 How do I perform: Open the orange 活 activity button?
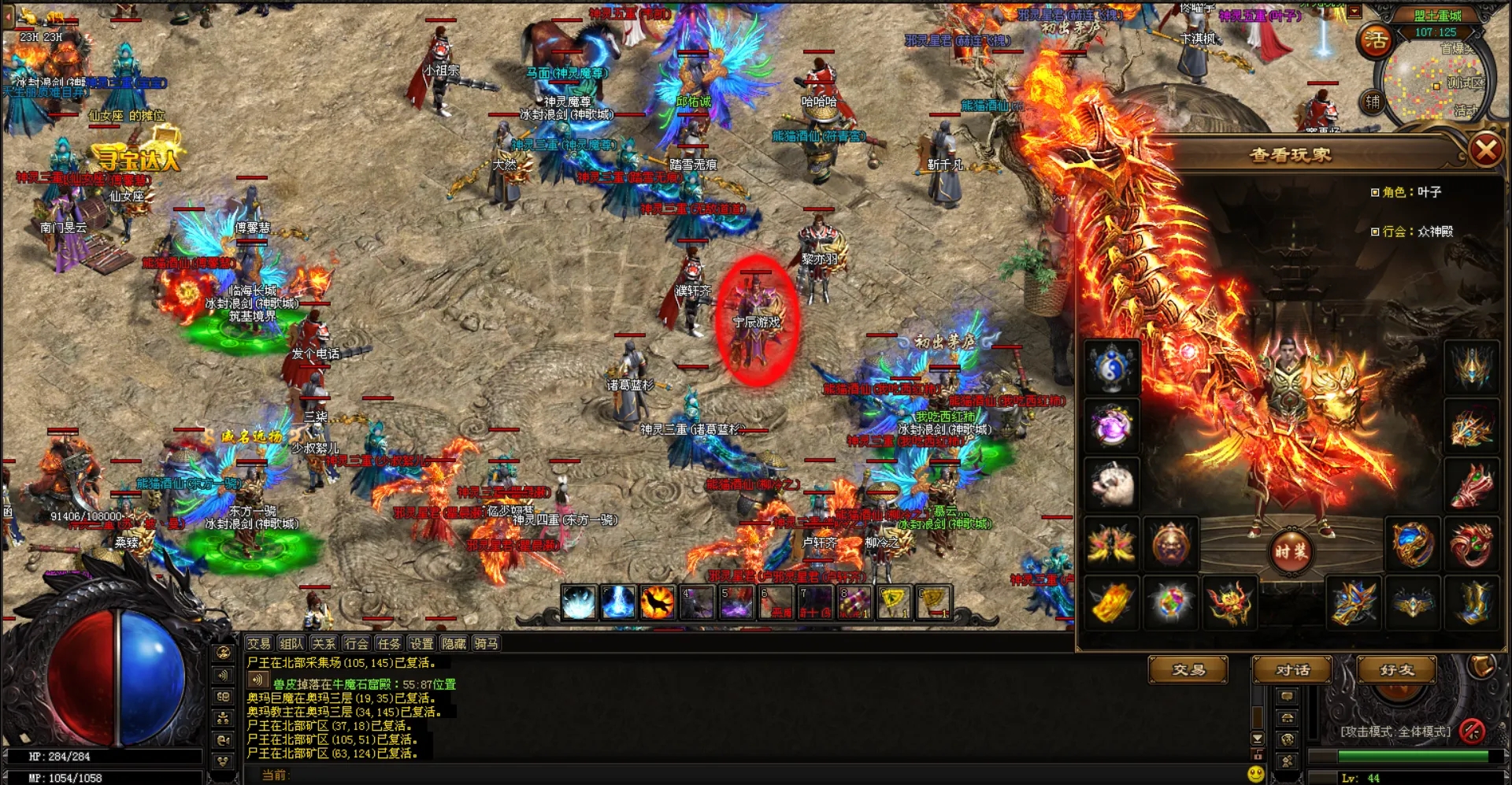(1376, 39)
